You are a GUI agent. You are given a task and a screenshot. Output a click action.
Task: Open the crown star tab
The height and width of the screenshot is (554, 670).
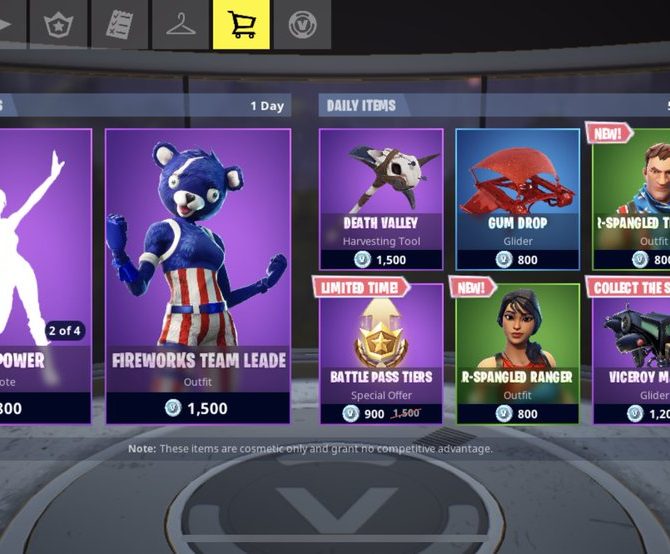pos(59,25)
